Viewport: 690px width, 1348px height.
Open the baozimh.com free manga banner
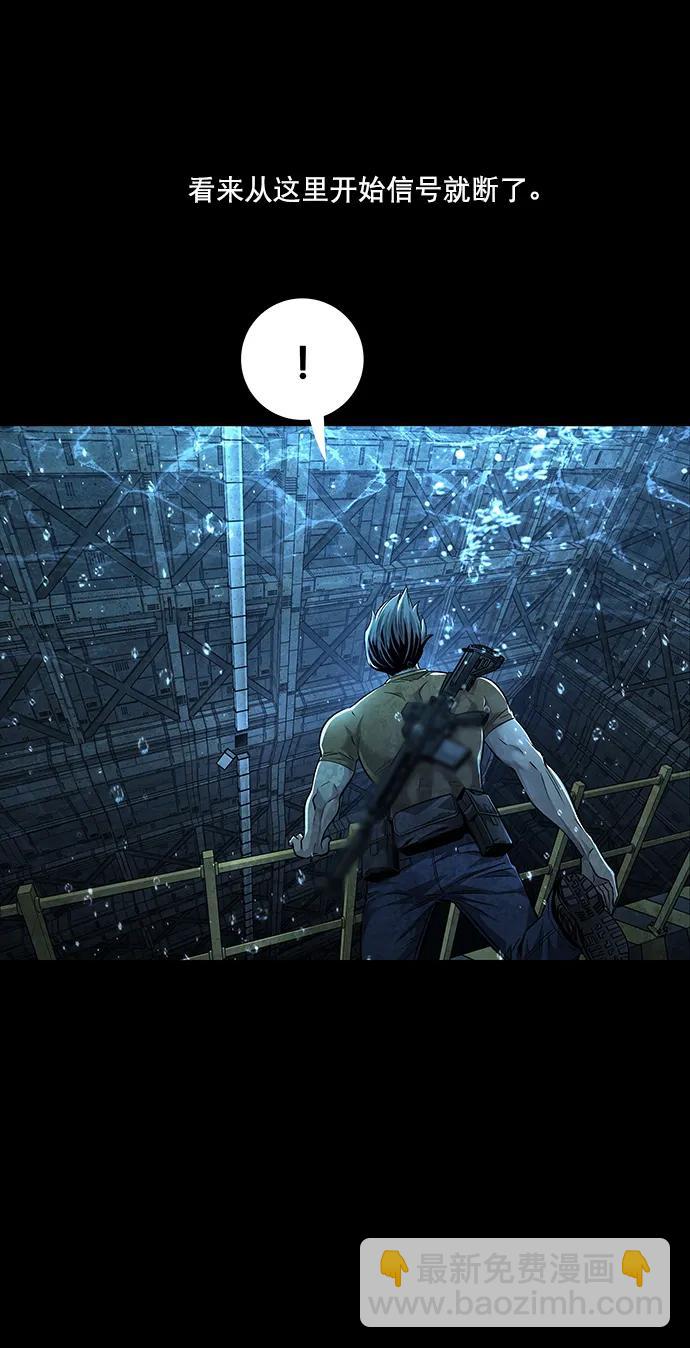(515, 1283)
